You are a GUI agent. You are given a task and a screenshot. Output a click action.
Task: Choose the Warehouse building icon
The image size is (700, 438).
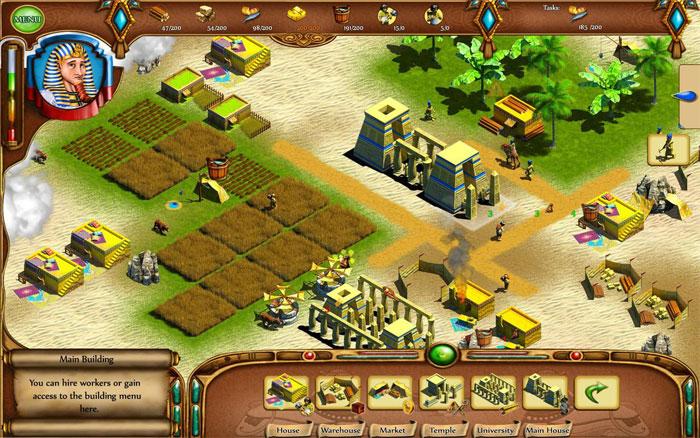click(x=338, y=393)
